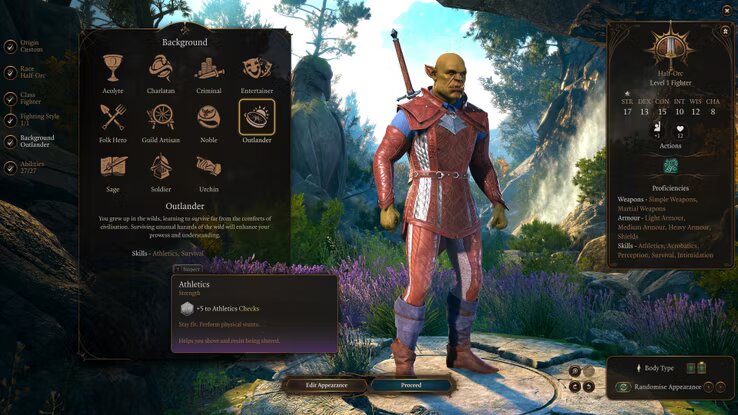Click the green Randomise Appearance button

click(x=624, y=386)
